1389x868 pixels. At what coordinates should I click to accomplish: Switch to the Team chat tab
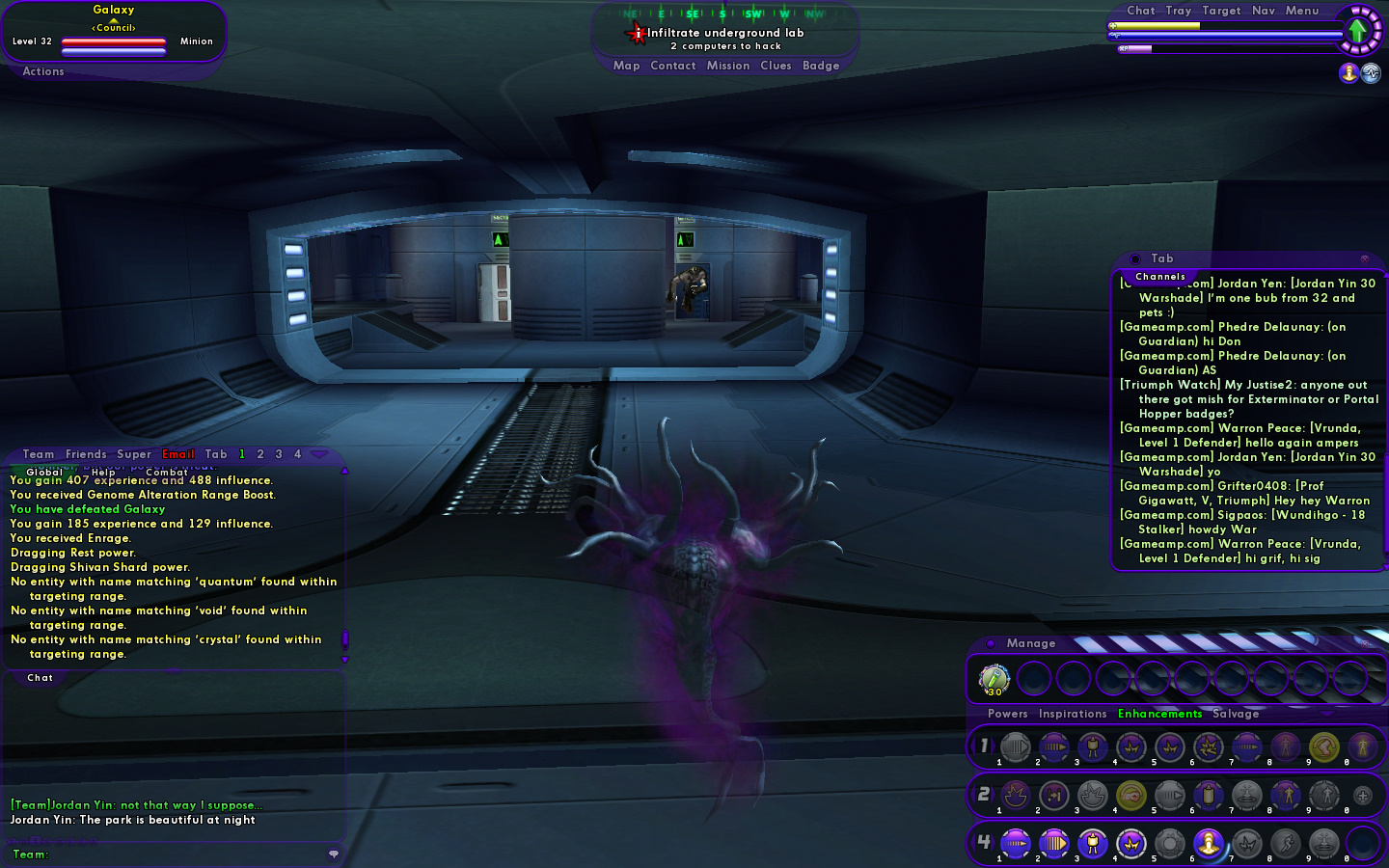coord(39,454)
